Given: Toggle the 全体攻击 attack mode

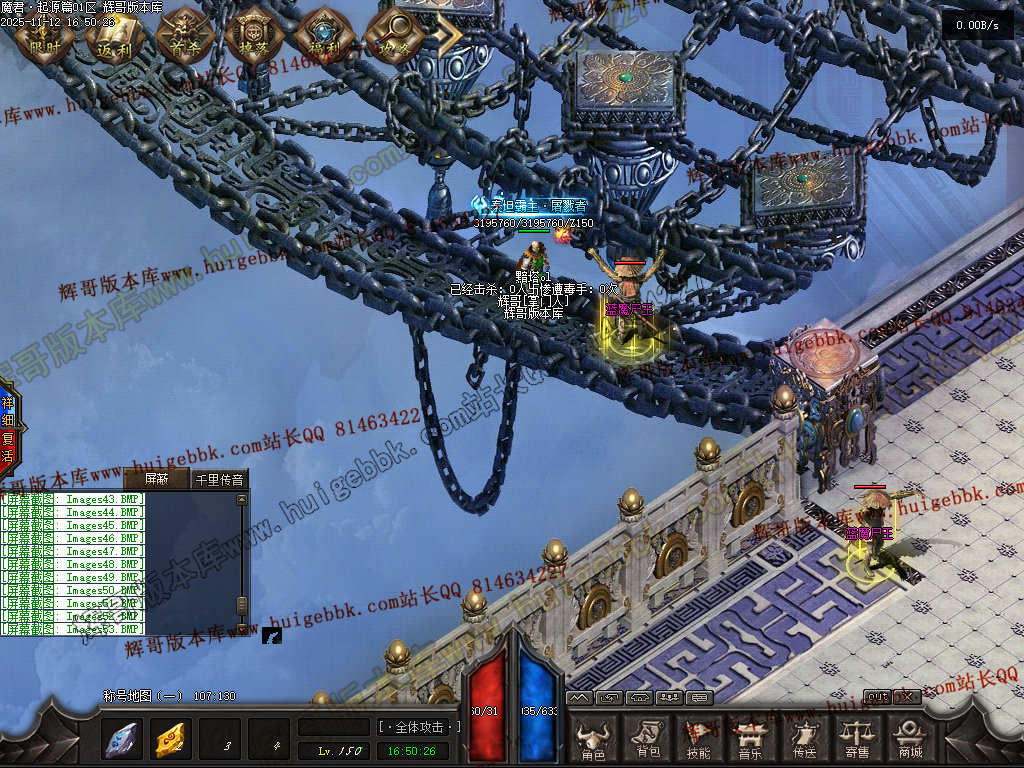Looking at the screenshot, I should coord(419,727).
